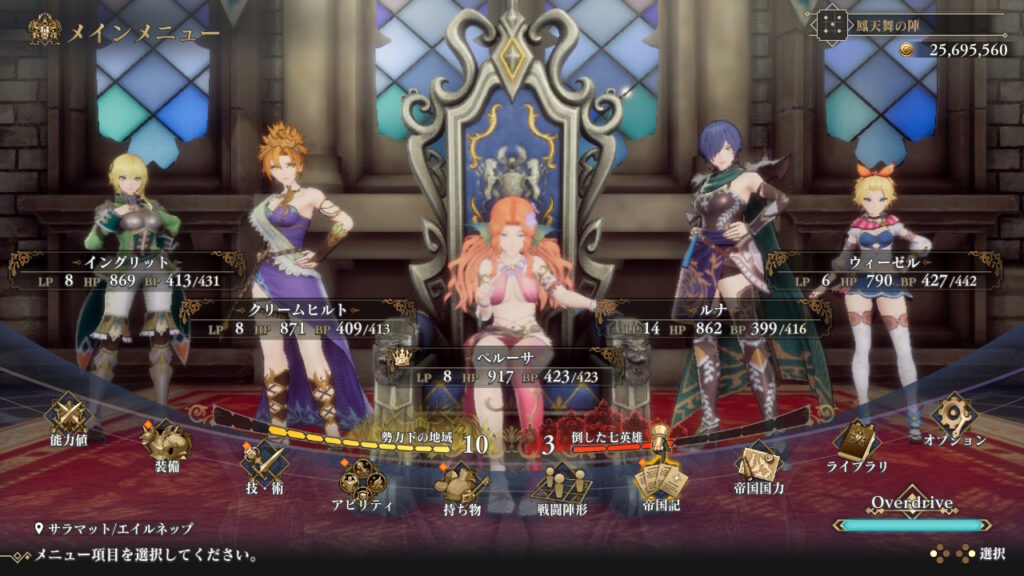
Task: Select イングリット's status panel
Action: pos(126,271)
